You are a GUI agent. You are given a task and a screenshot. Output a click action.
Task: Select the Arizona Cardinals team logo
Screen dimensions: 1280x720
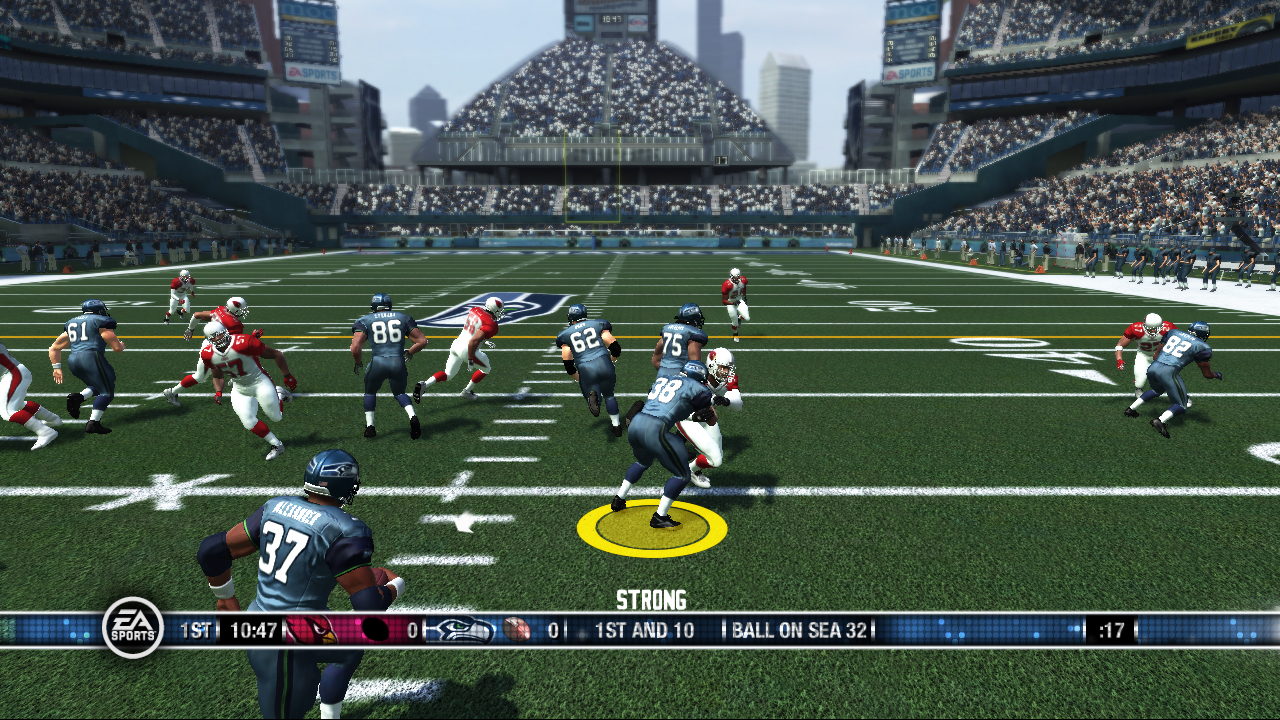[312, 630]
